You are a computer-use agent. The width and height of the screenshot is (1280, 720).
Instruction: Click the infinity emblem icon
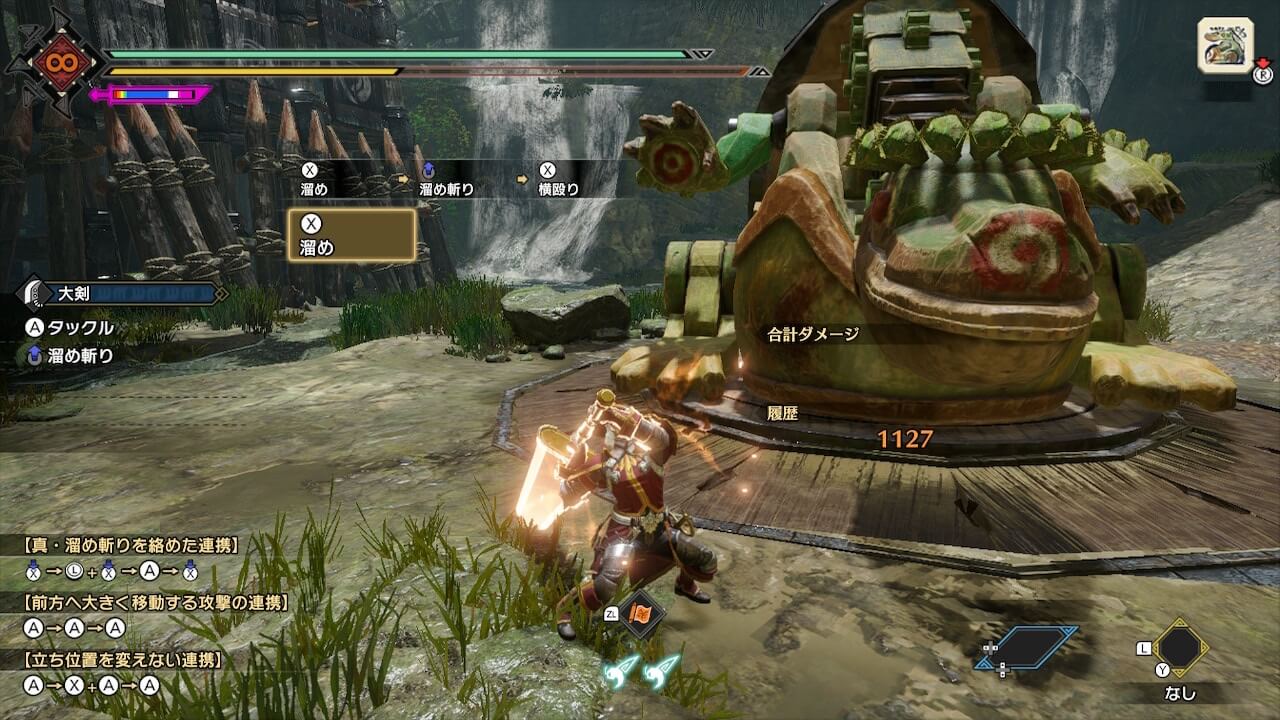click(x=53, y=63)
